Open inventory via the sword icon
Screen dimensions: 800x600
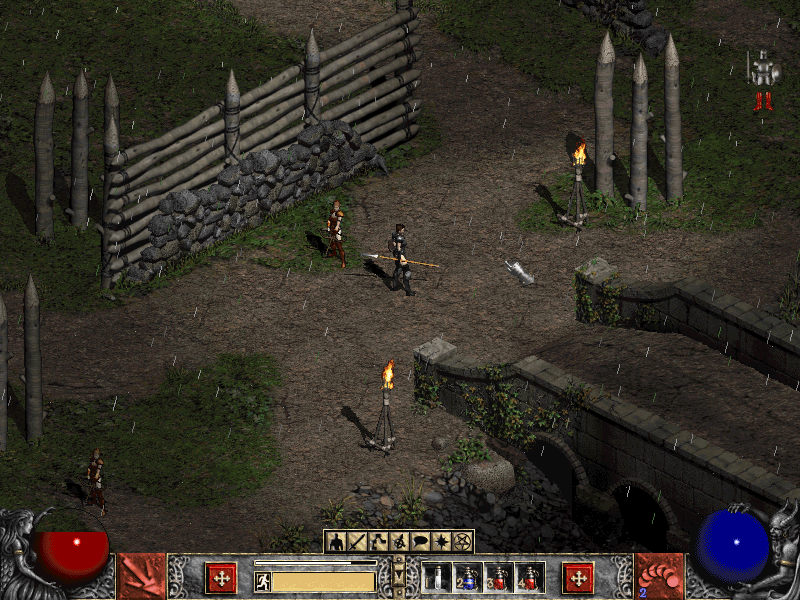[356, 542]
